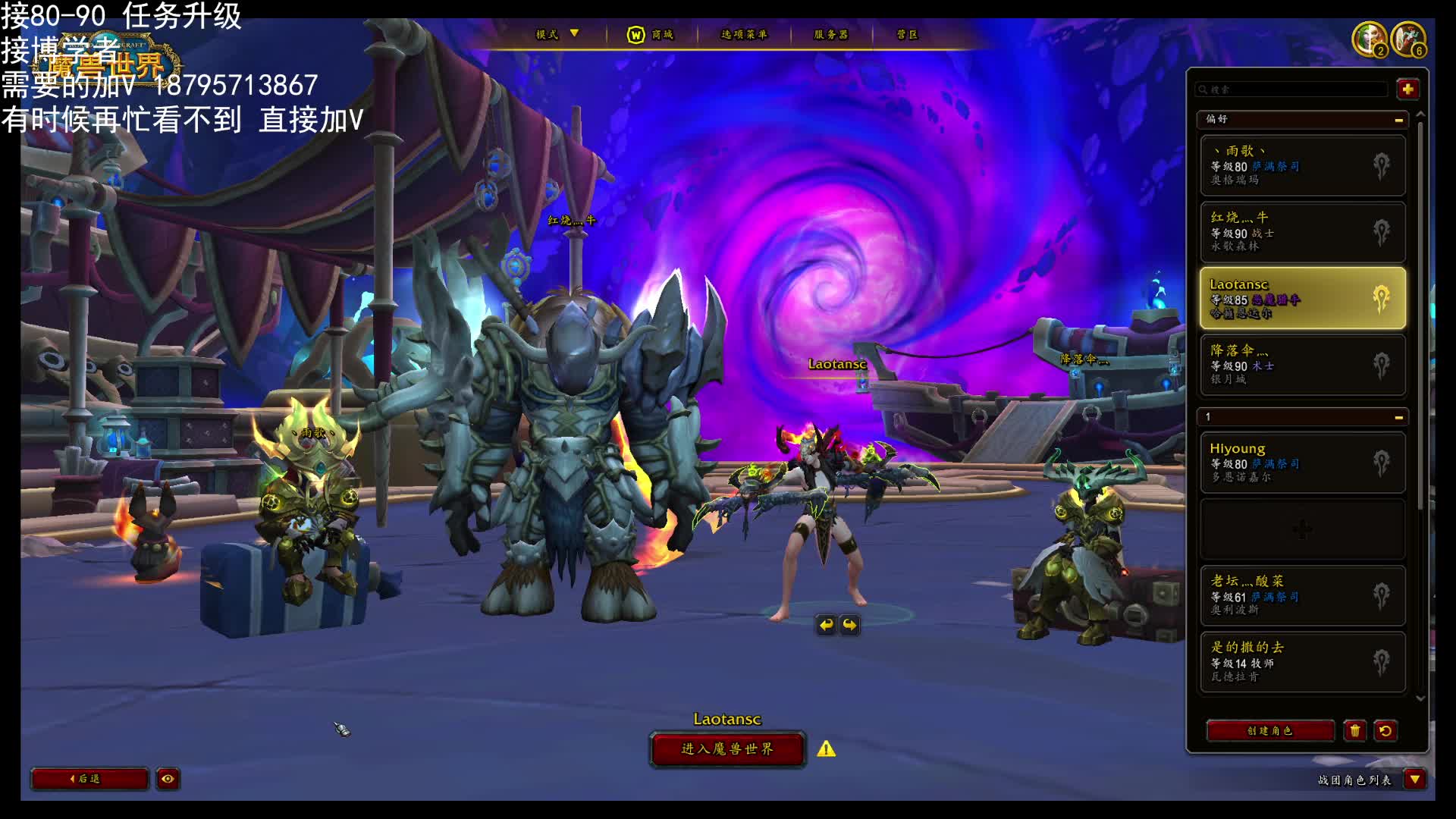Click the trash can delete-character button
Screen dimensions: 1456x819
(x=1355, y=731)
